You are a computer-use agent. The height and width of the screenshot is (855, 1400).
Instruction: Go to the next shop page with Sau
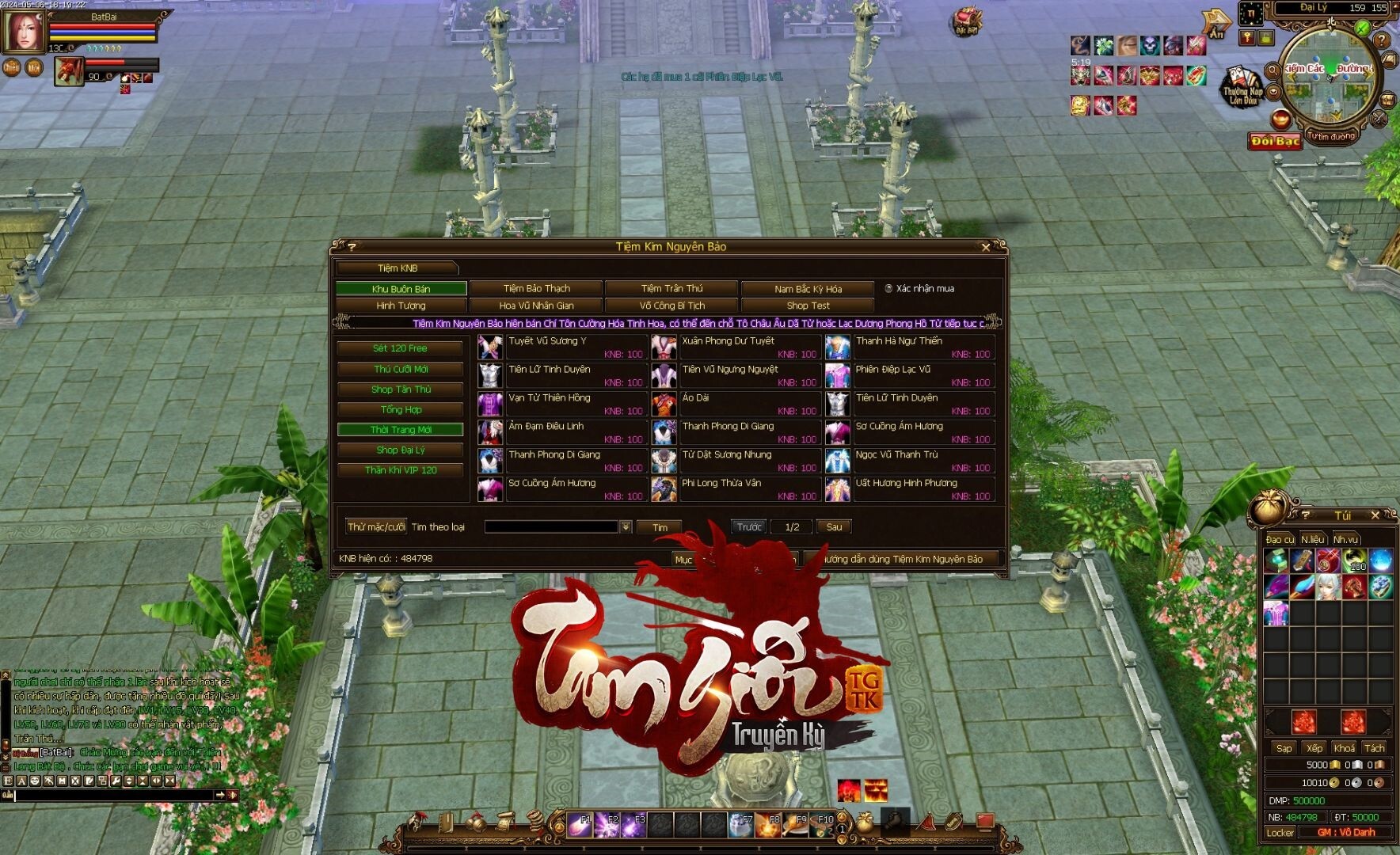(x=834, y=526)
